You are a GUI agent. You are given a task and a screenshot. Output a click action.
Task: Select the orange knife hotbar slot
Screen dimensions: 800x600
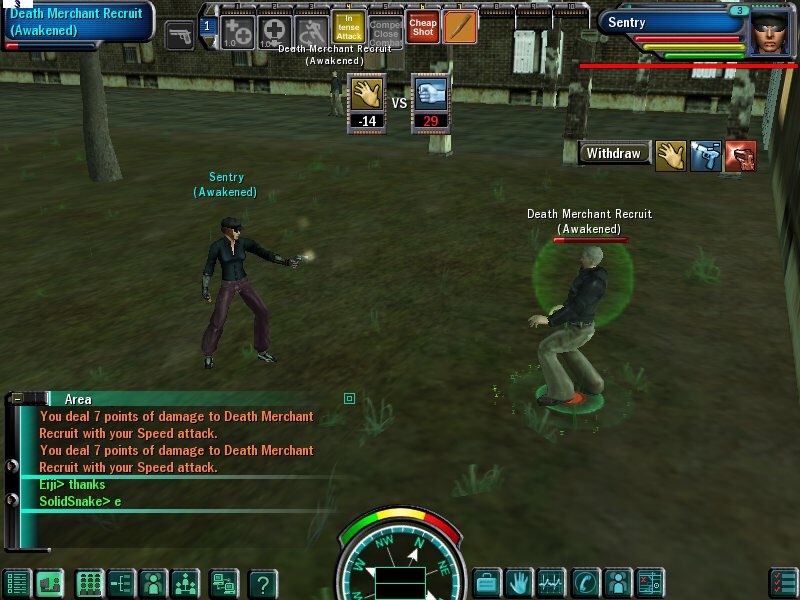click(x=460, y=27)
